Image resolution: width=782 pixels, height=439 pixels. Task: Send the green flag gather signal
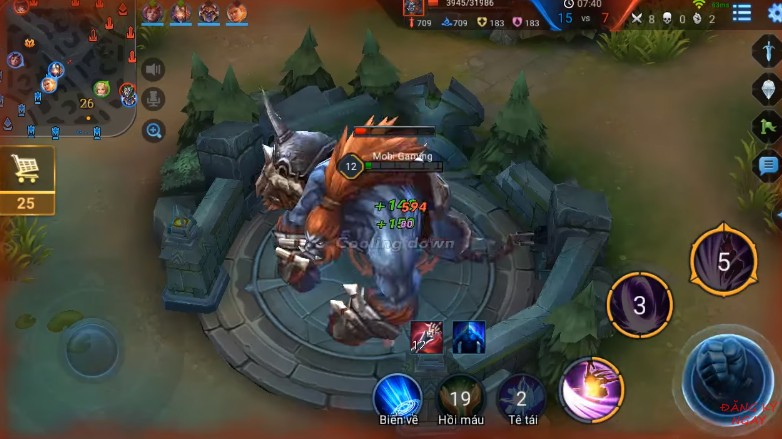[767, 127]
